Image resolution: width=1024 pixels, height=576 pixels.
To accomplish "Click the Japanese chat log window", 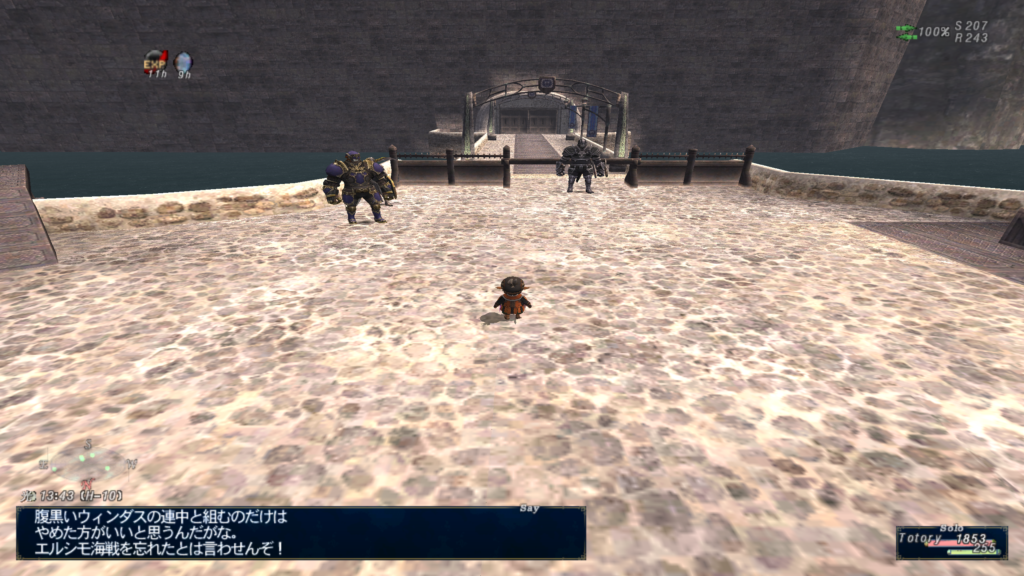I will 300,532.
